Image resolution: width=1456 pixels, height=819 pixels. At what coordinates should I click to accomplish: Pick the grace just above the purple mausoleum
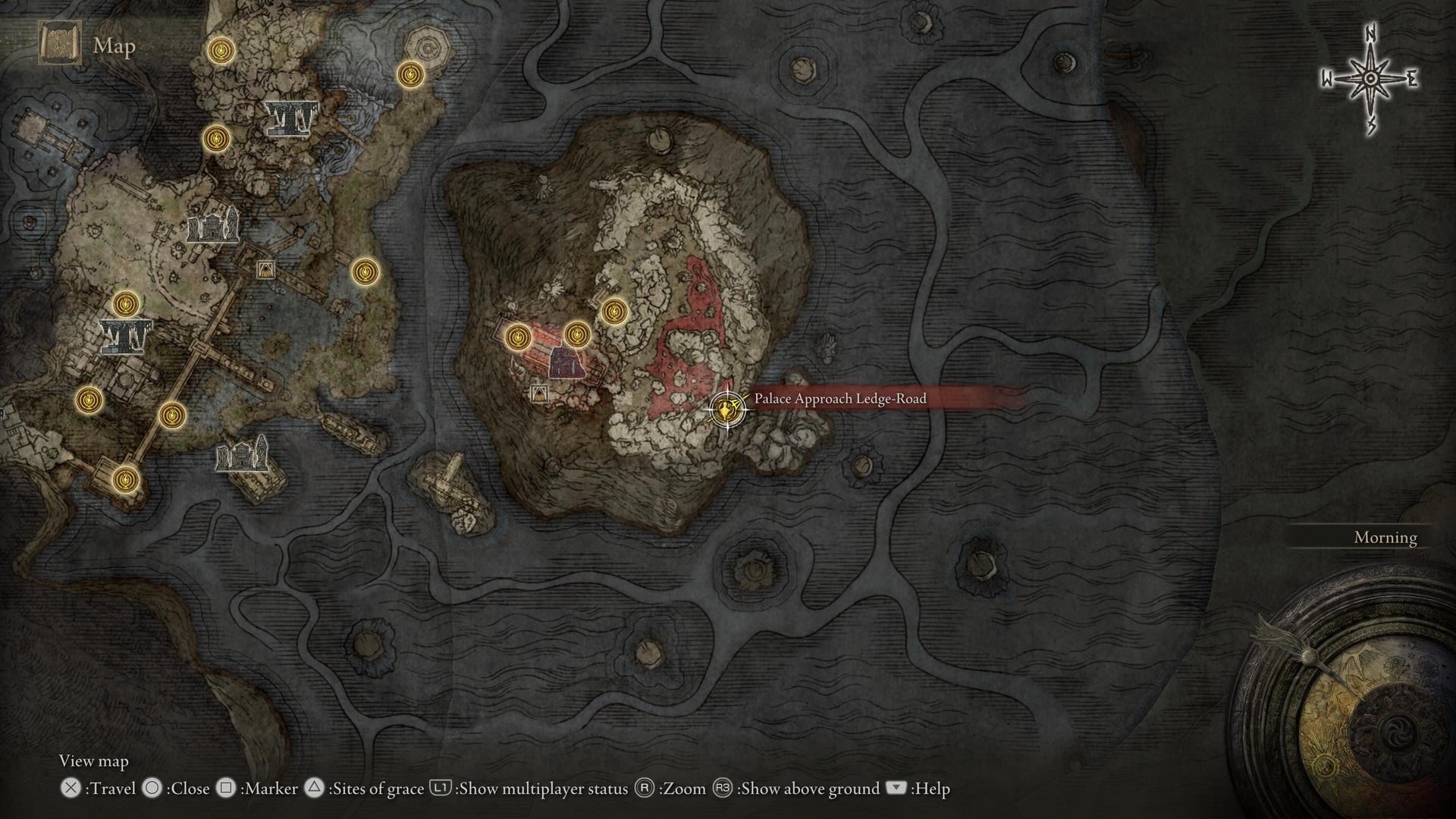click(577, 334)
